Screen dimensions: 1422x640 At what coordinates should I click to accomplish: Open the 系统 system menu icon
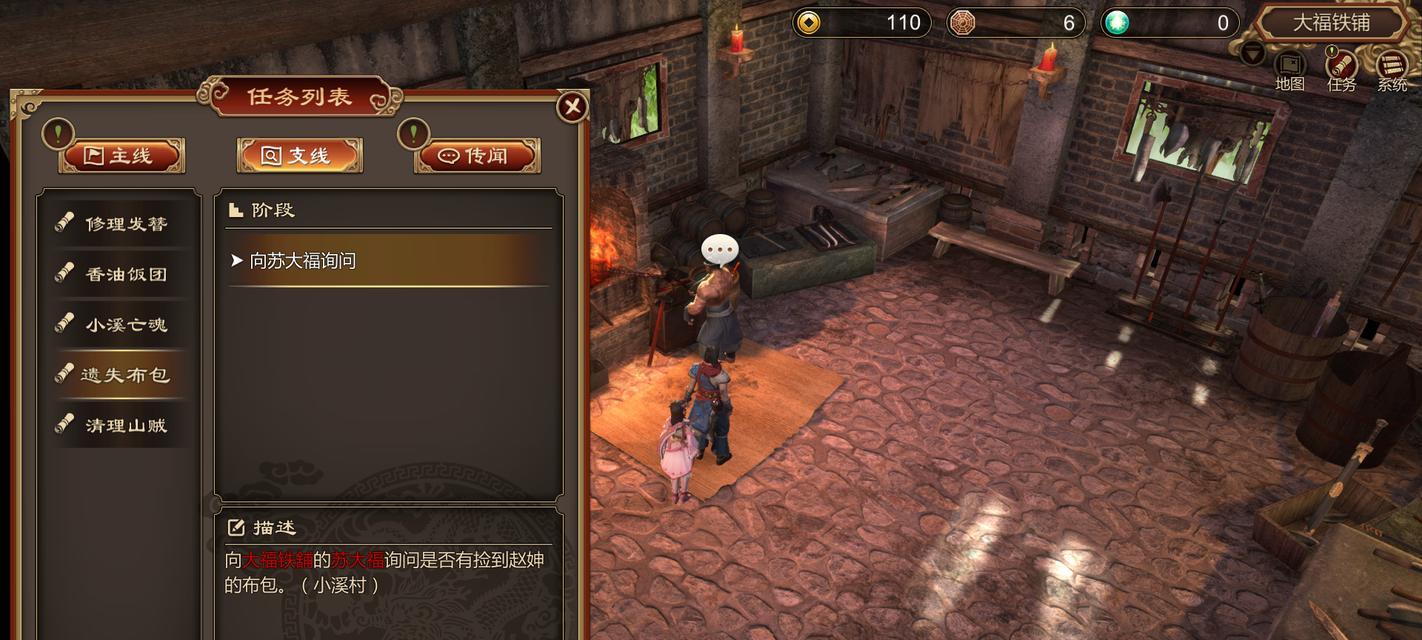coord(1392,68)
